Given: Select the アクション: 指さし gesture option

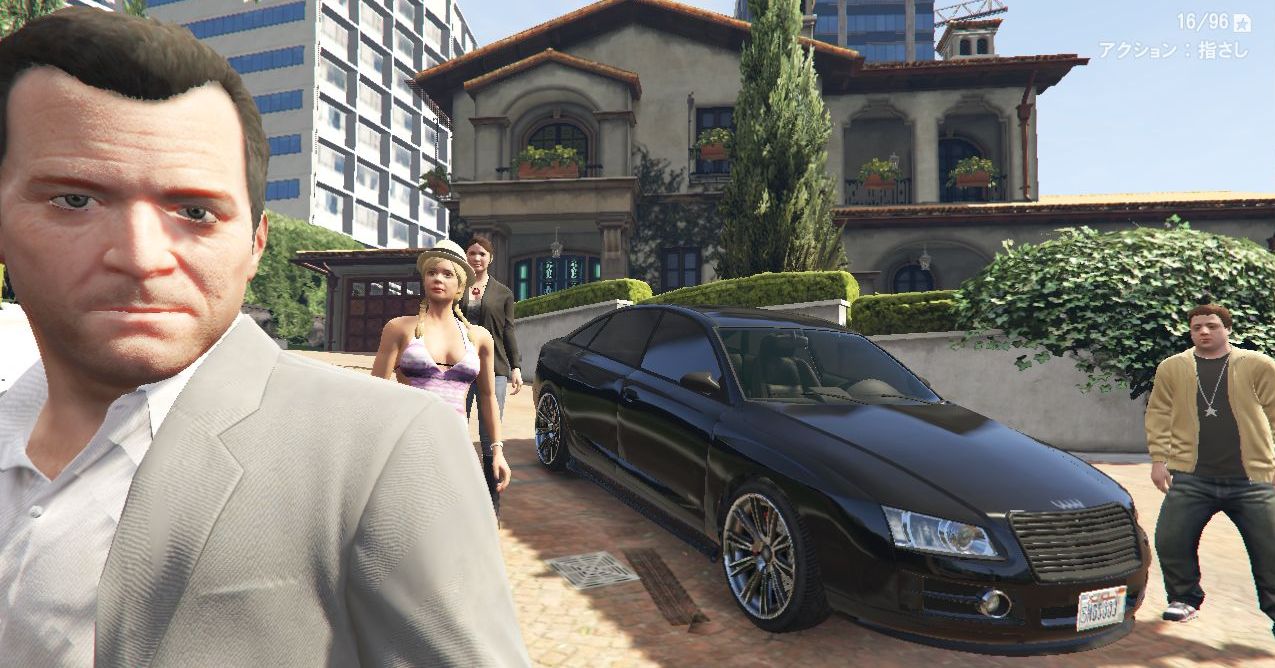Looking at the screenshot, I should [1173, 50].
